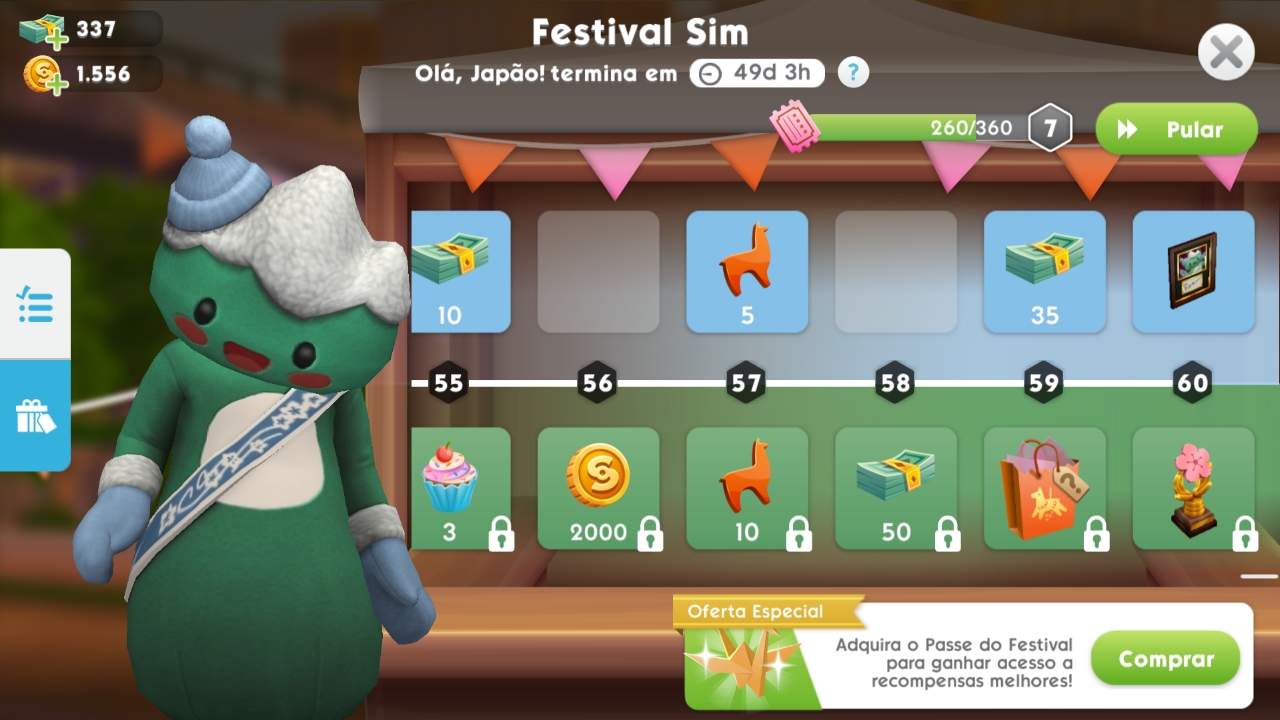This screenshot has width=1280, height=720.
Task: Choose the free 5 llama reward
Action: (x=747, y=272)
